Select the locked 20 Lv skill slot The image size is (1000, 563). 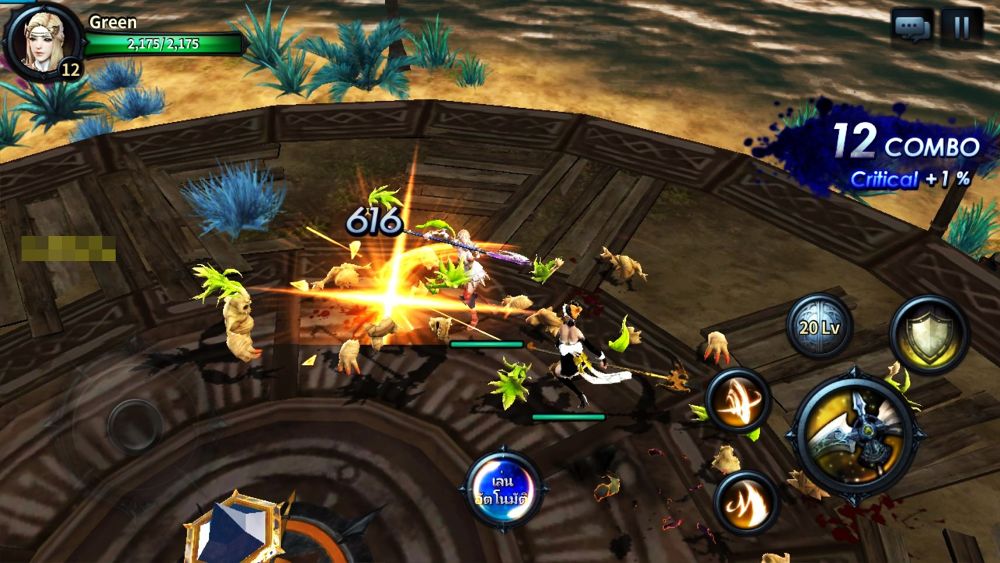[820, 325]
